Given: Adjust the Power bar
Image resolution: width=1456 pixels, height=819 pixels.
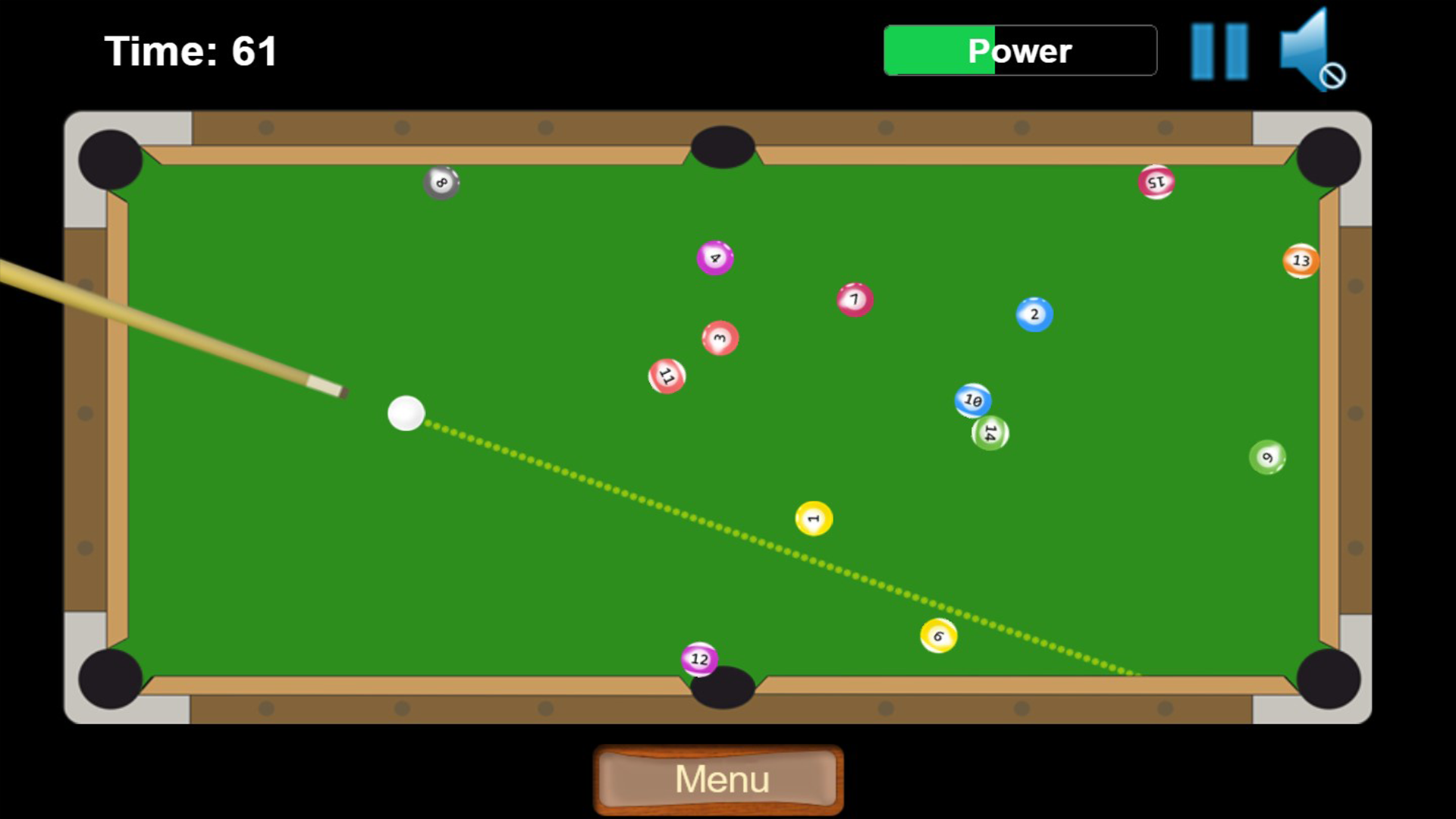Looking at the screenshot, I should pyautogui.click(x=1019, y=50).
